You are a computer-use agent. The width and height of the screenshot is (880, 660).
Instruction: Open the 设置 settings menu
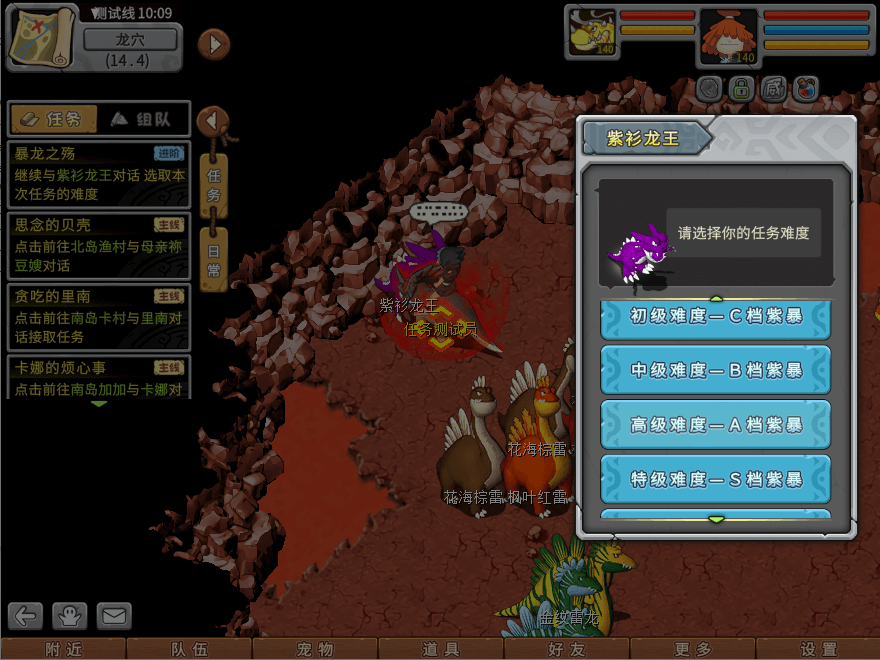[818, 649]
